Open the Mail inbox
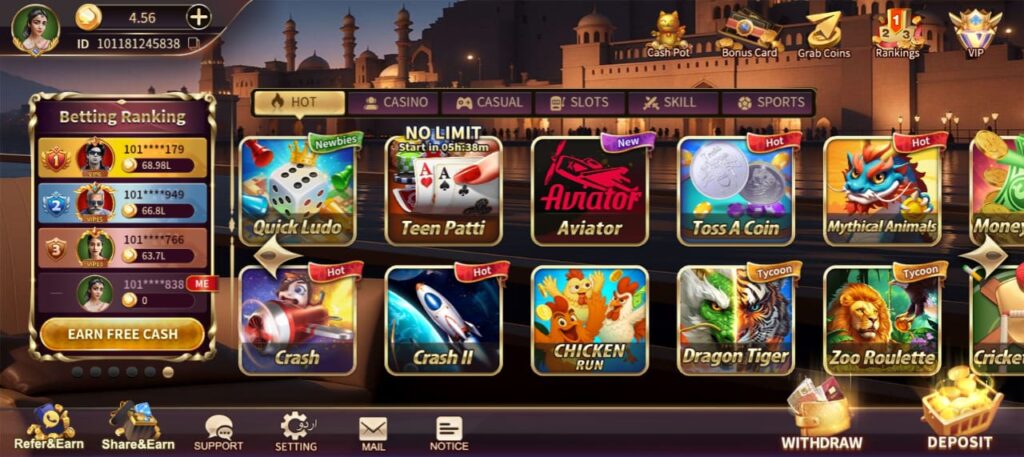Screen dimensions: 1024x457 [x=373, y=431]
